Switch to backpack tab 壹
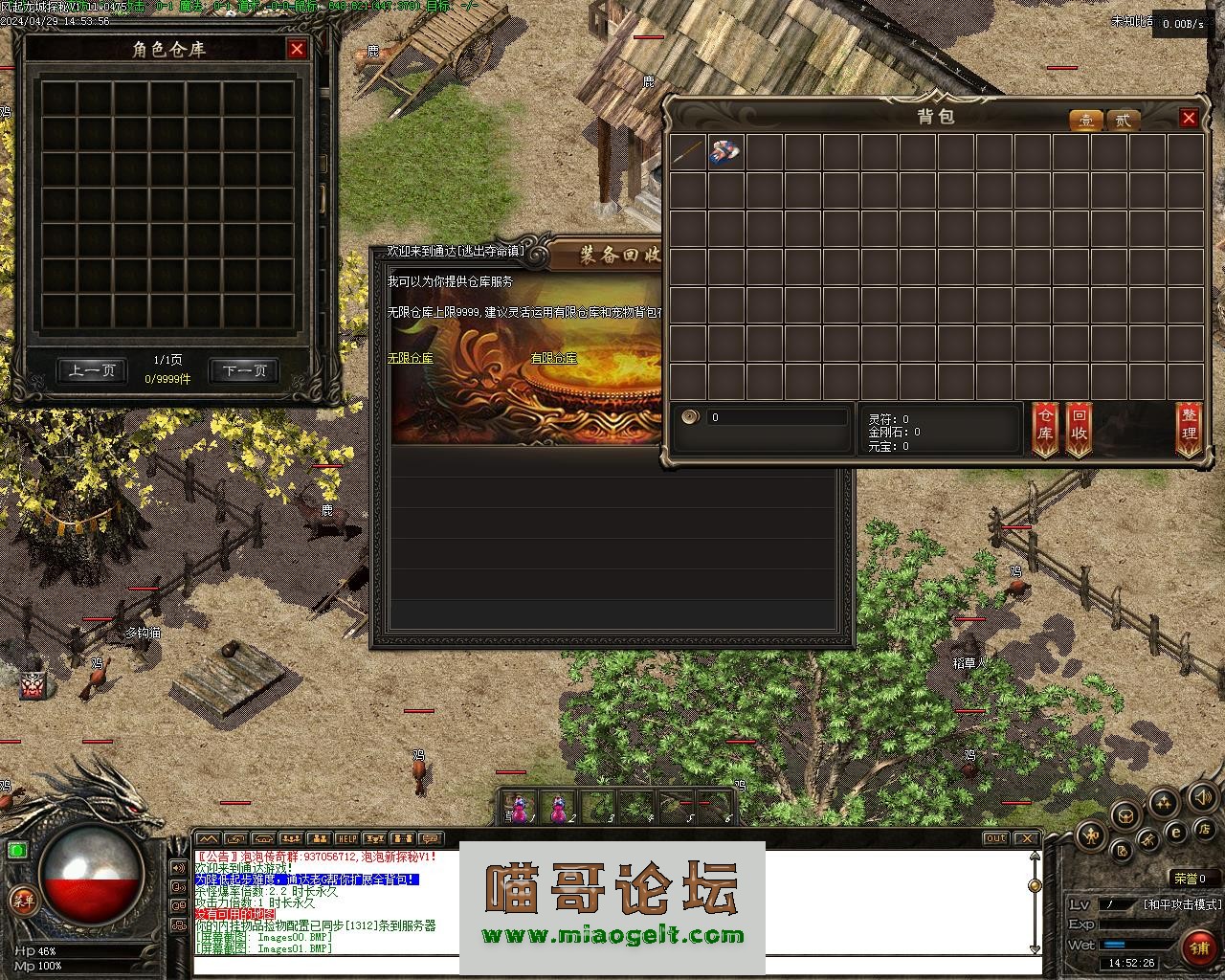This screenshot has height=980, width=1225. tap(1086, 121)
